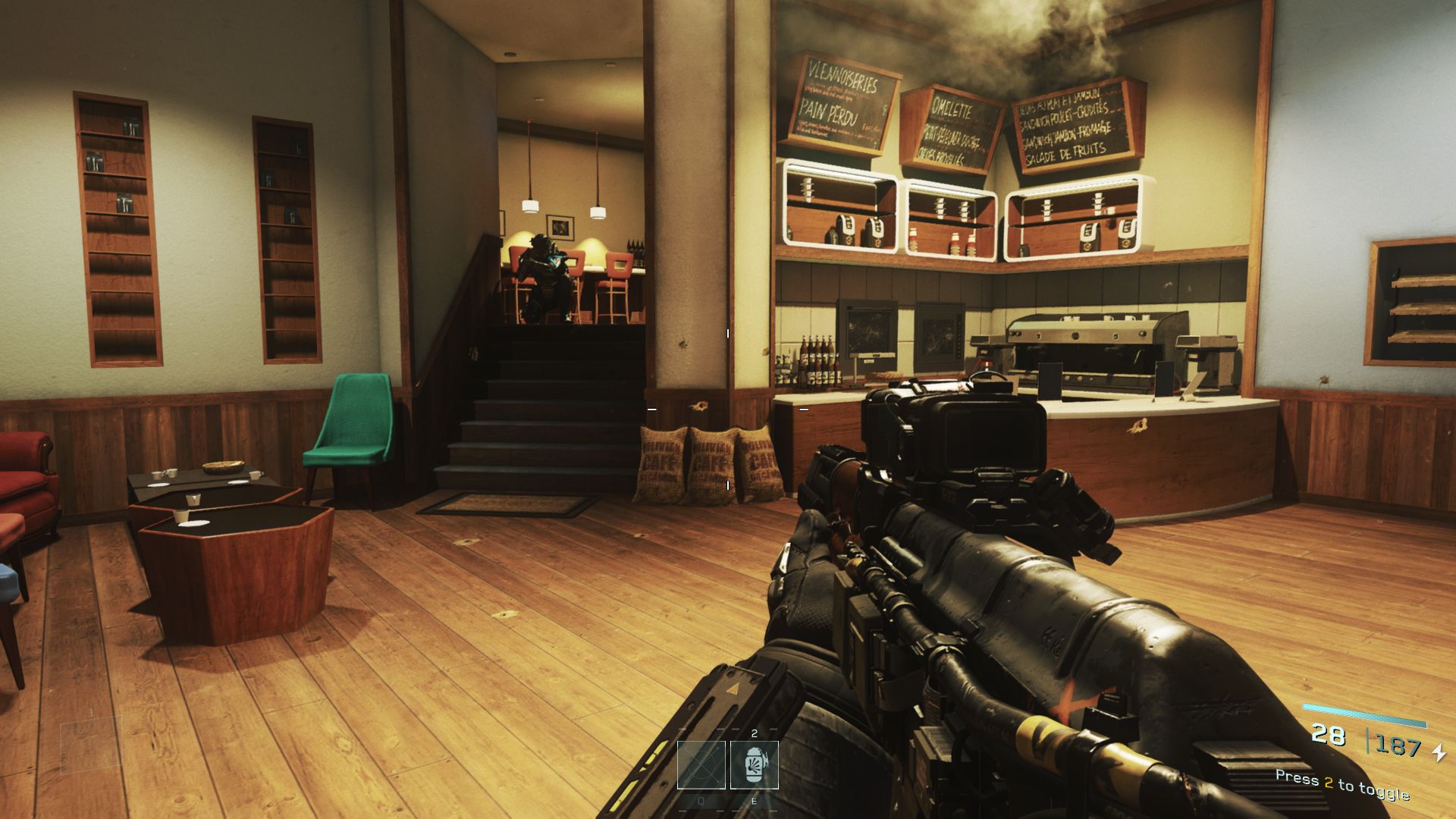Image resolution: width=1456 pixels, height=819 pixels.
Task: Select the grenade equipment slot
Action: (x=754, y=764)
